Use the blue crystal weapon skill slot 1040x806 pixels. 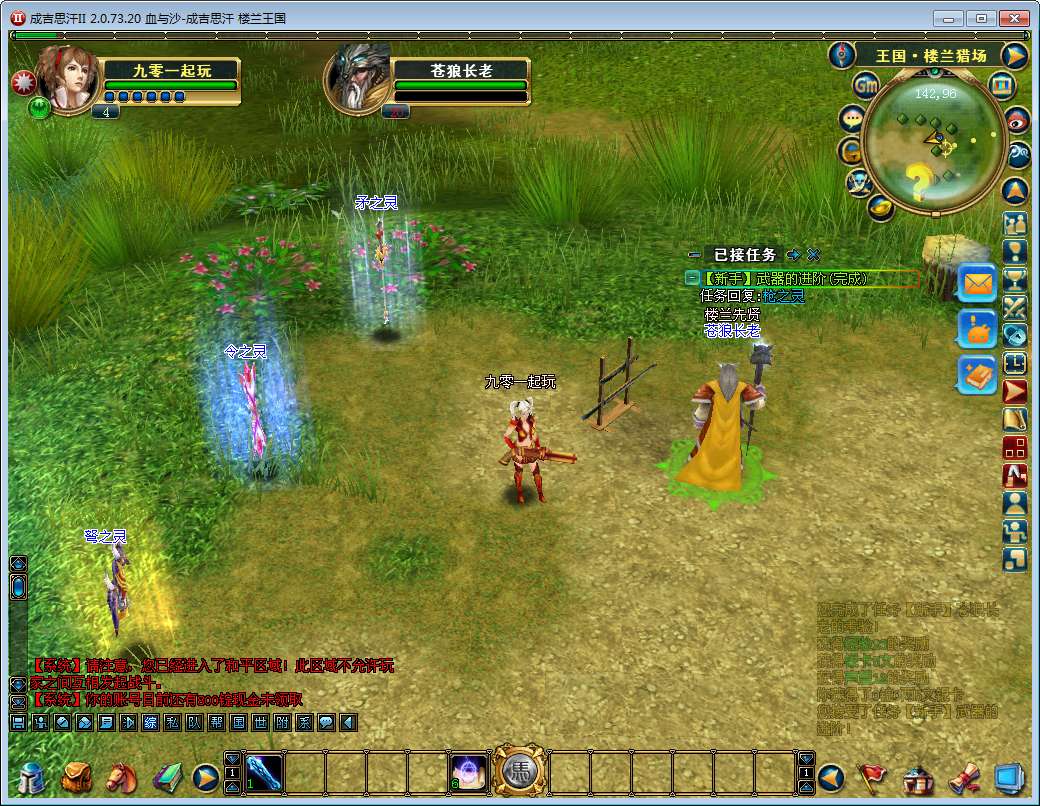[264, 773]
